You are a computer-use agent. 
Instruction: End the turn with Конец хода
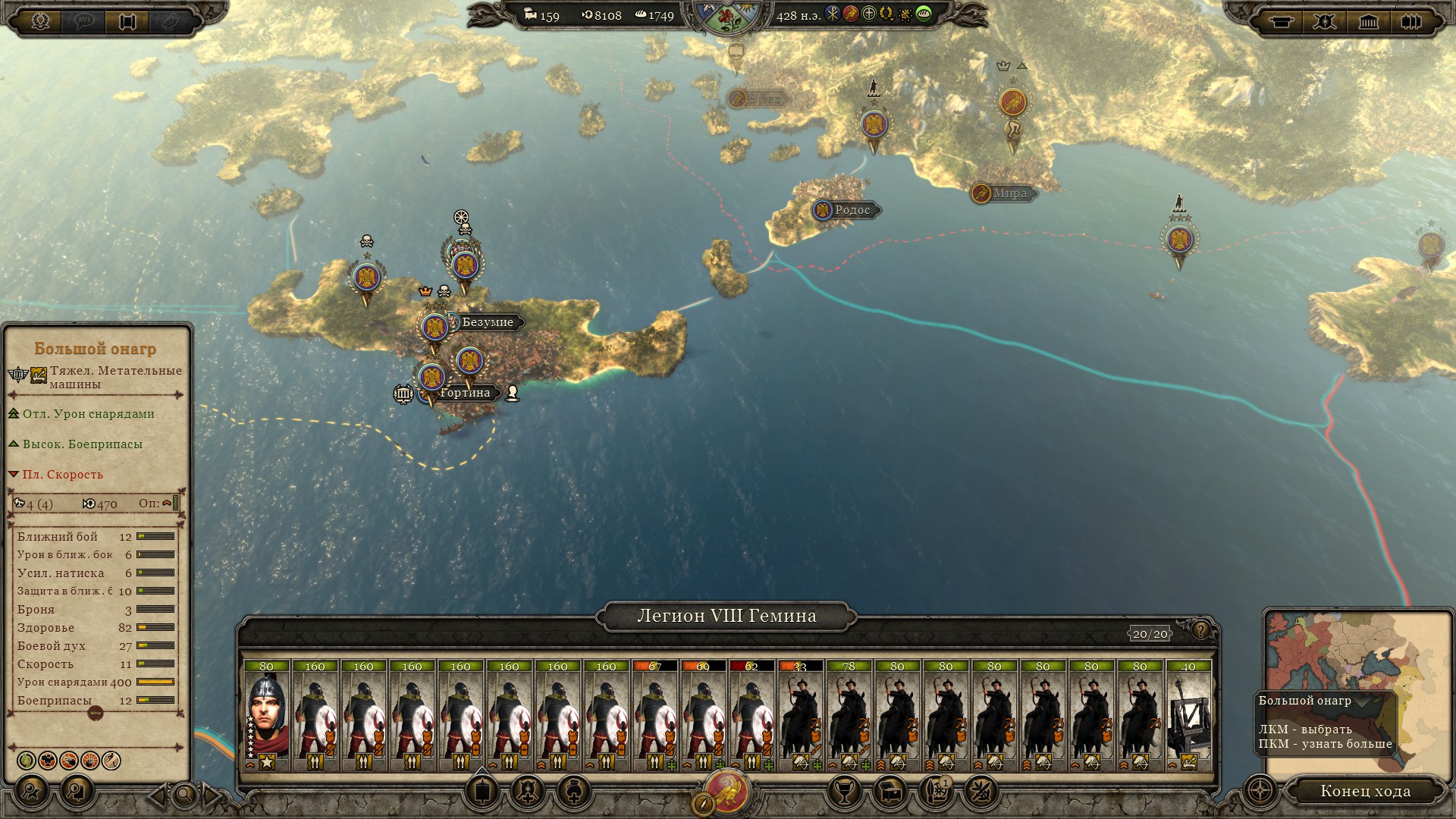1365,791
